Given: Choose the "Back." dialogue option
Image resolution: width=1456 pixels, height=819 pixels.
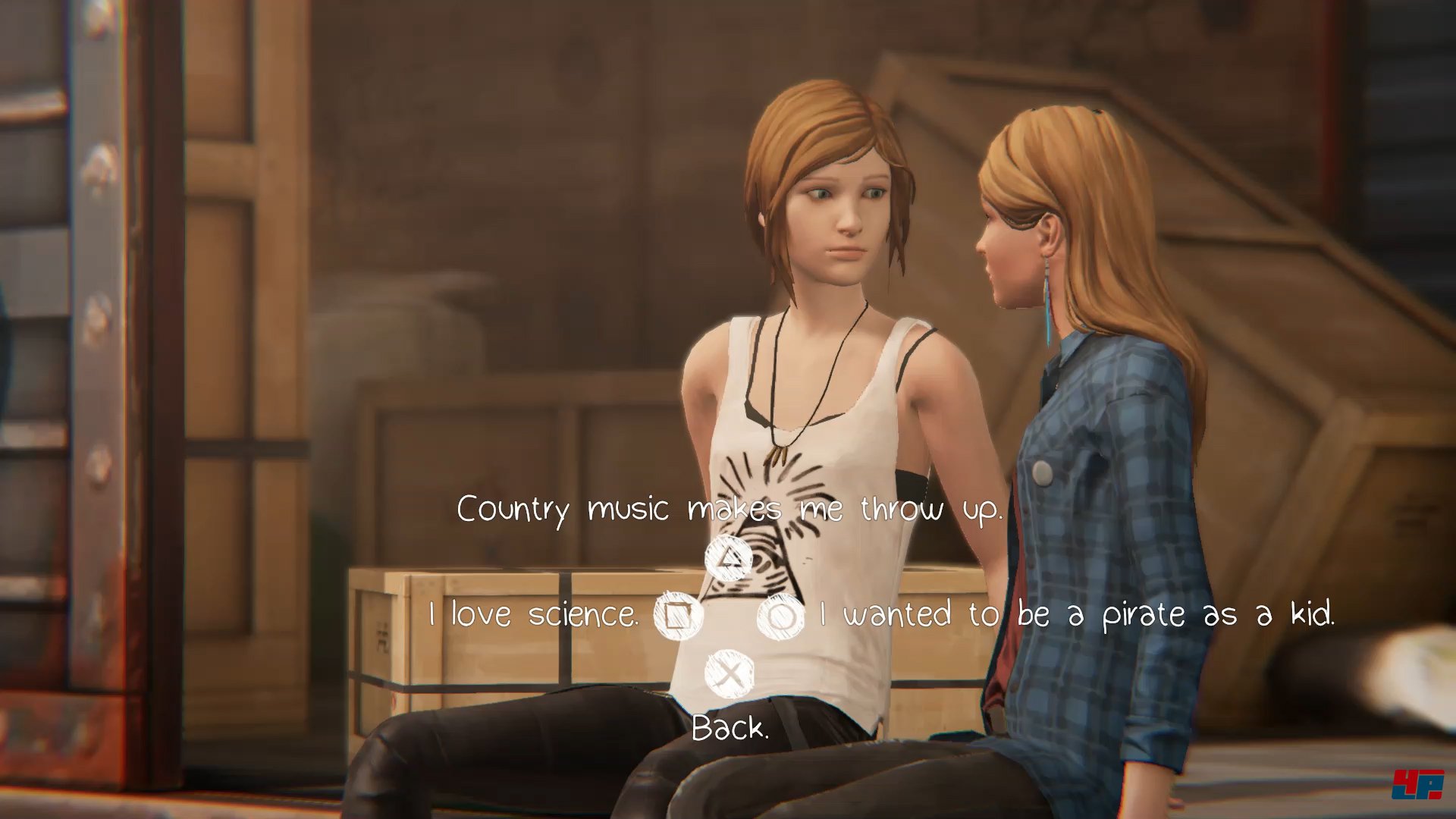Looking at the screenshot, I should [730, 728].
